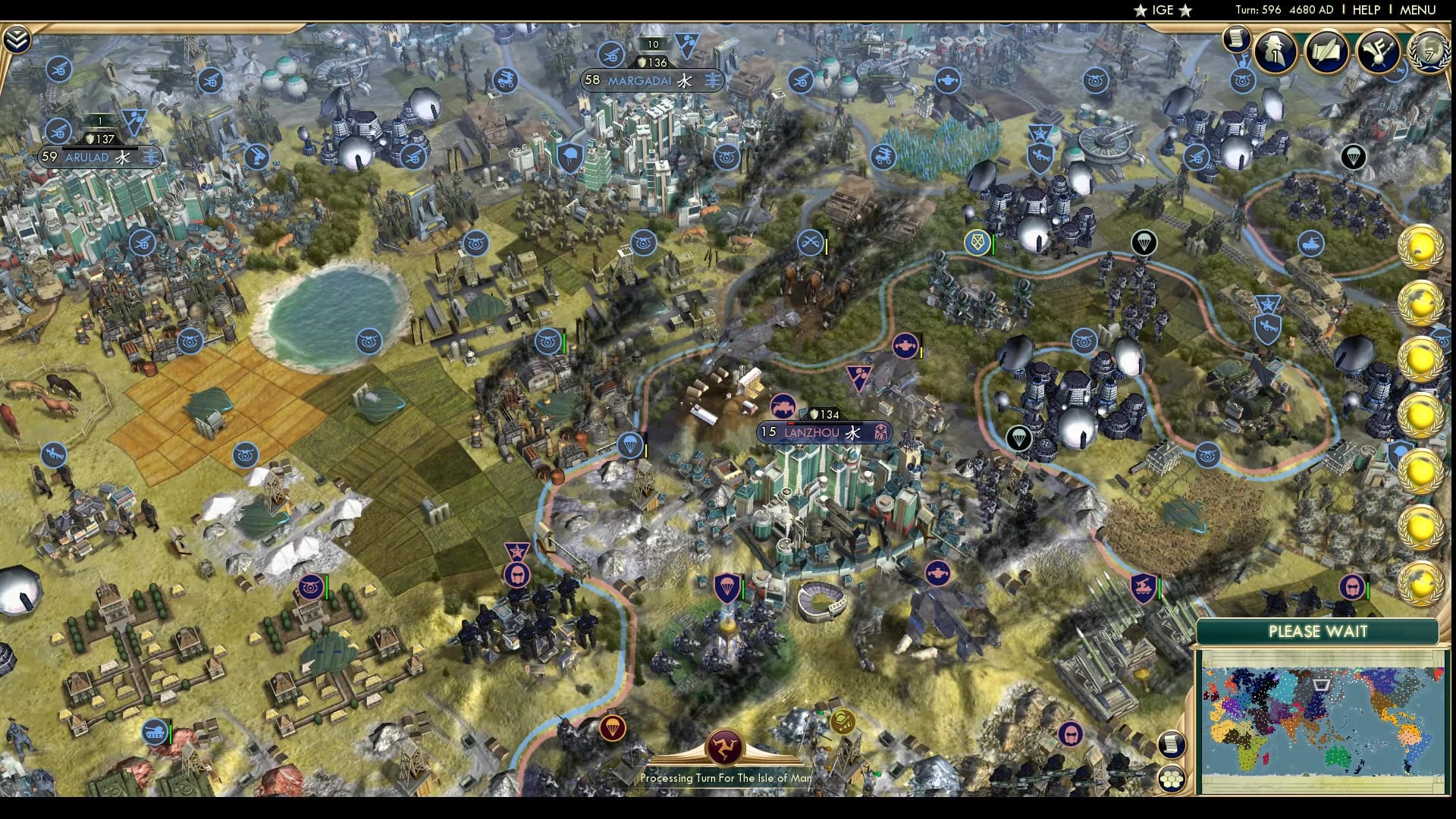The image size is (1456, 819).
Task: Open the Espionage overview icon
Action: point(1275,51)
